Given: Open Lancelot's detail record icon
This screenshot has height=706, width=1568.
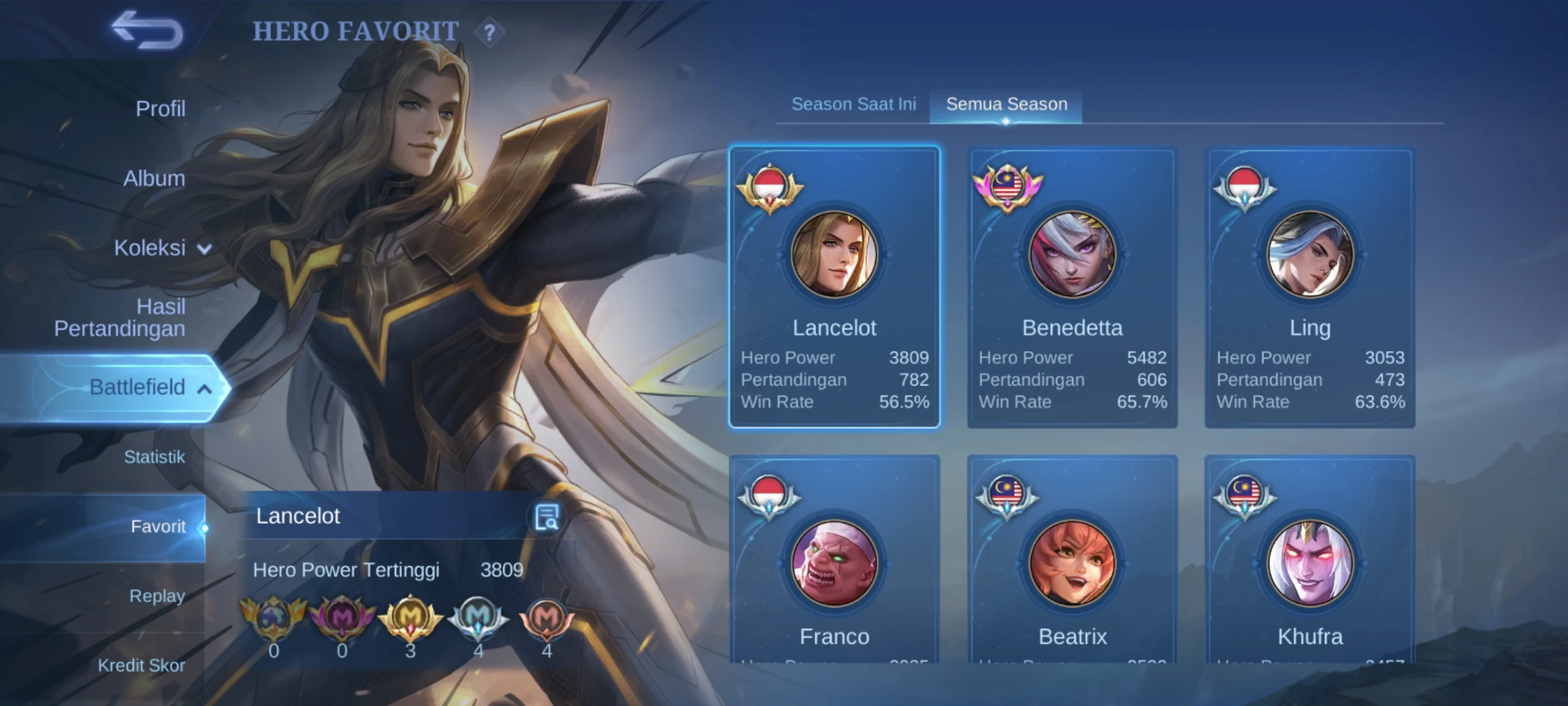Looking at the screenshot, I should [x=546, y=518].
